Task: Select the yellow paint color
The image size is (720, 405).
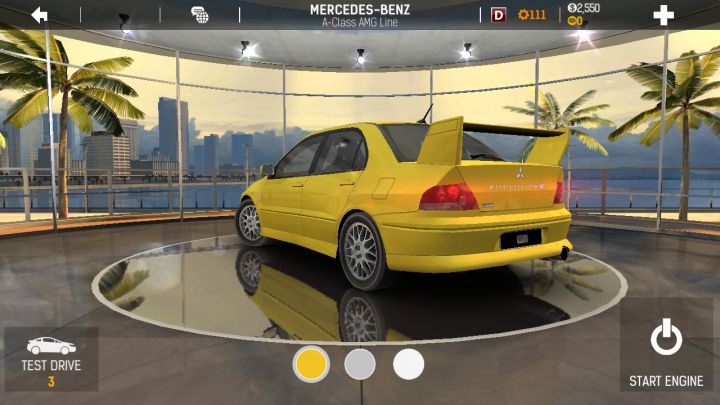Action: [311, 364]
